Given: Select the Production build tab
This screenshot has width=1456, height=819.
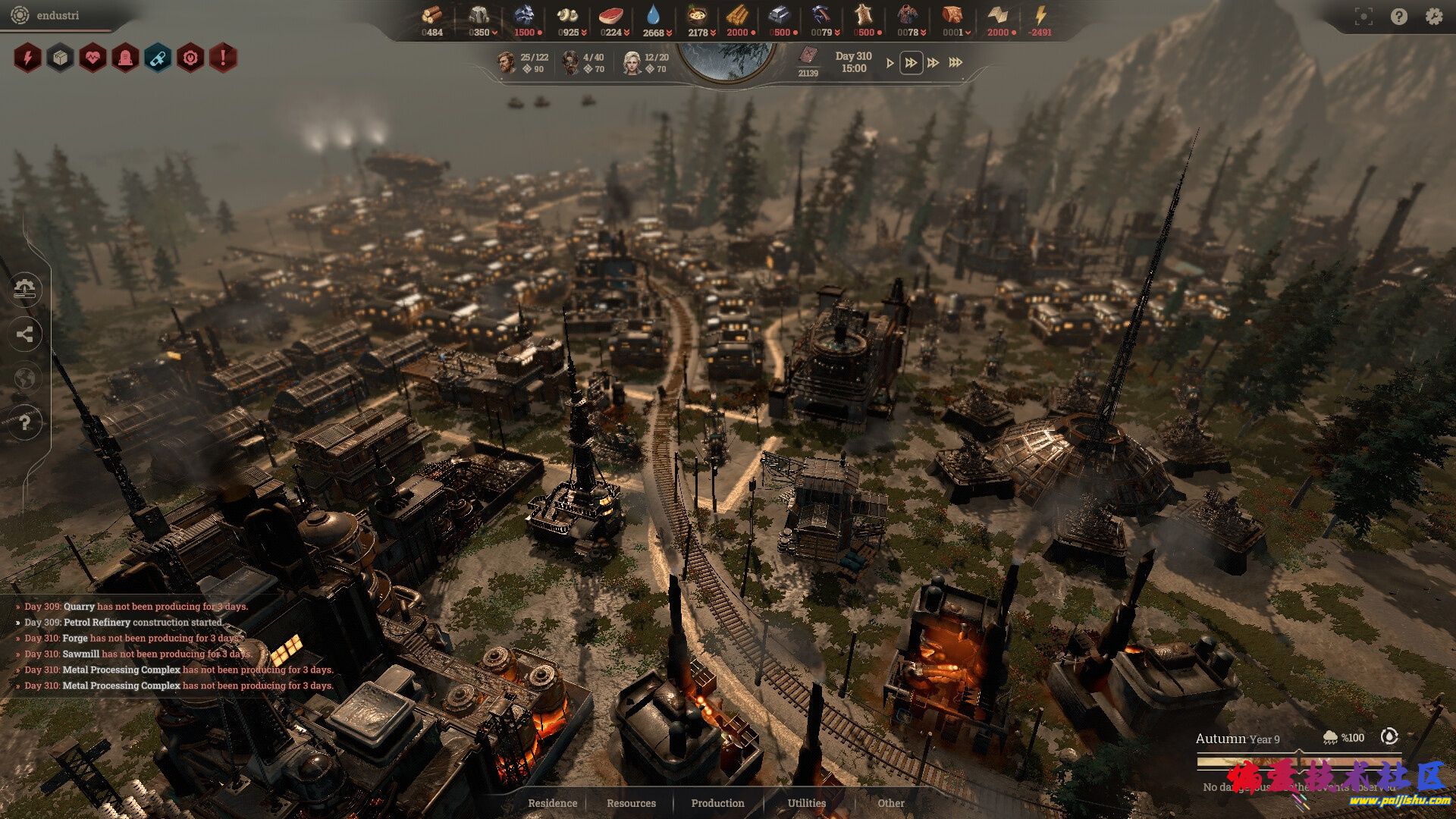Looking at the screenshot, I should (717, 803).
